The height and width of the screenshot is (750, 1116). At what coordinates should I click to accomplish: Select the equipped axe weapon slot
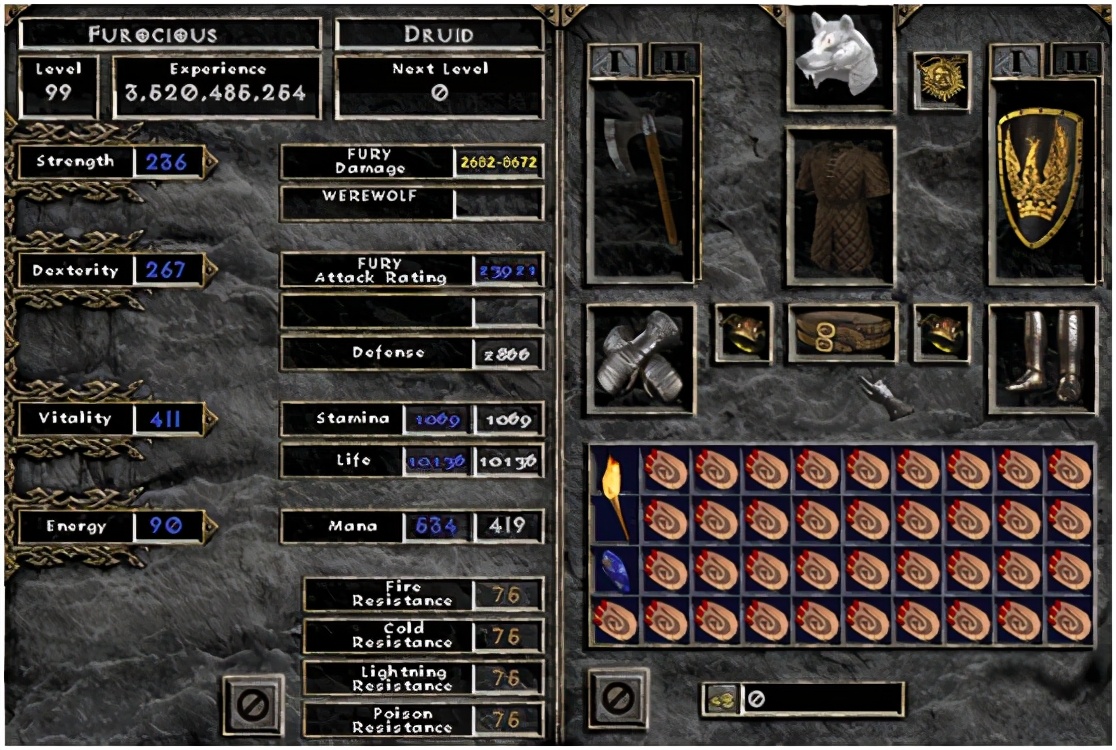[641, 180]
